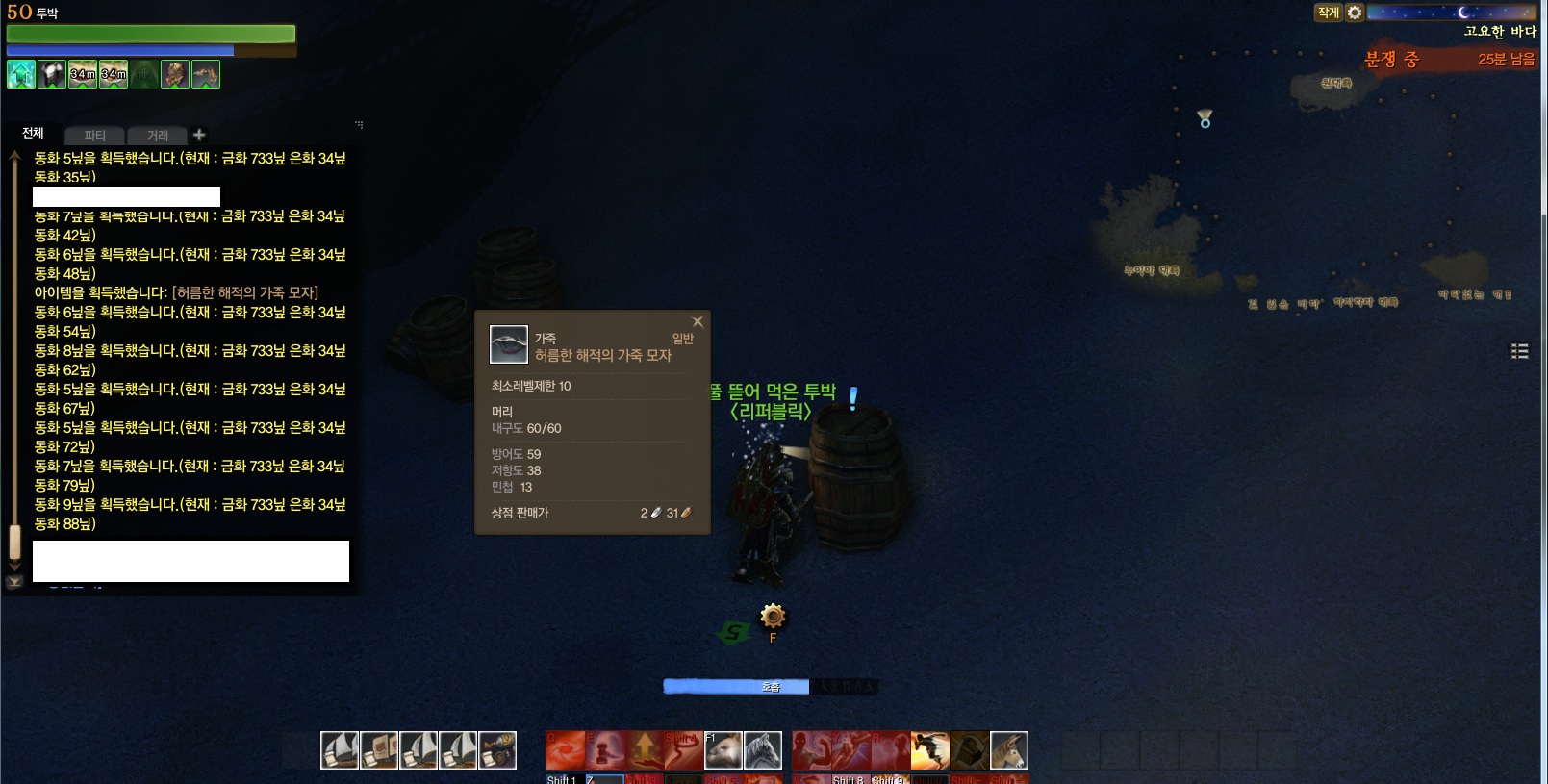This screenshot has height=784, width=1548.
Task: Summon the donkey mount
Action: point(1008,750)
